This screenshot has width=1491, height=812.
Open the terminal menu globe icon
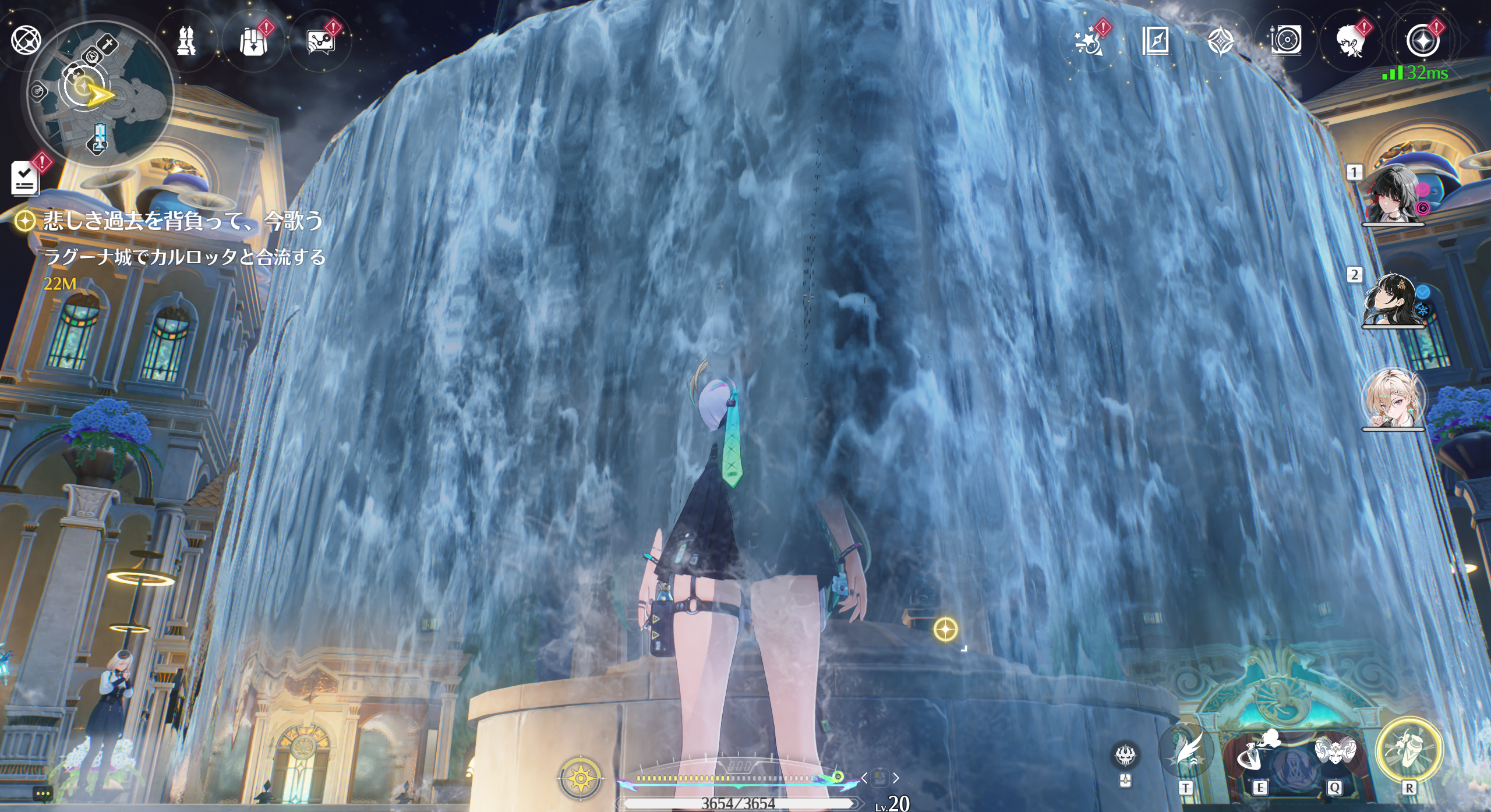tap(26, 40)
